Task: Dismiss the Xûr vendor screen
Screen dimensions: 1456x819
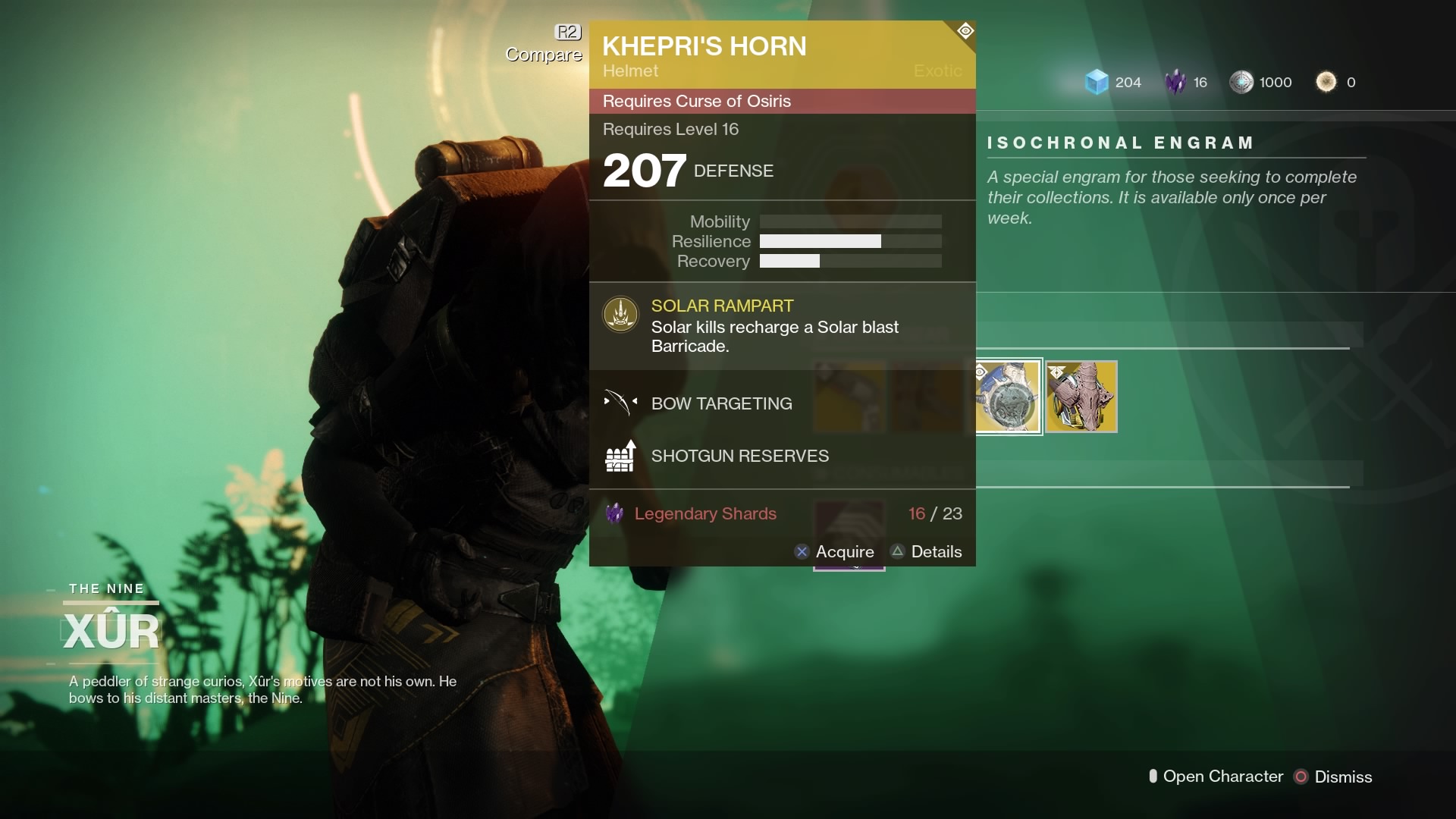Action: pos(1334,777)
